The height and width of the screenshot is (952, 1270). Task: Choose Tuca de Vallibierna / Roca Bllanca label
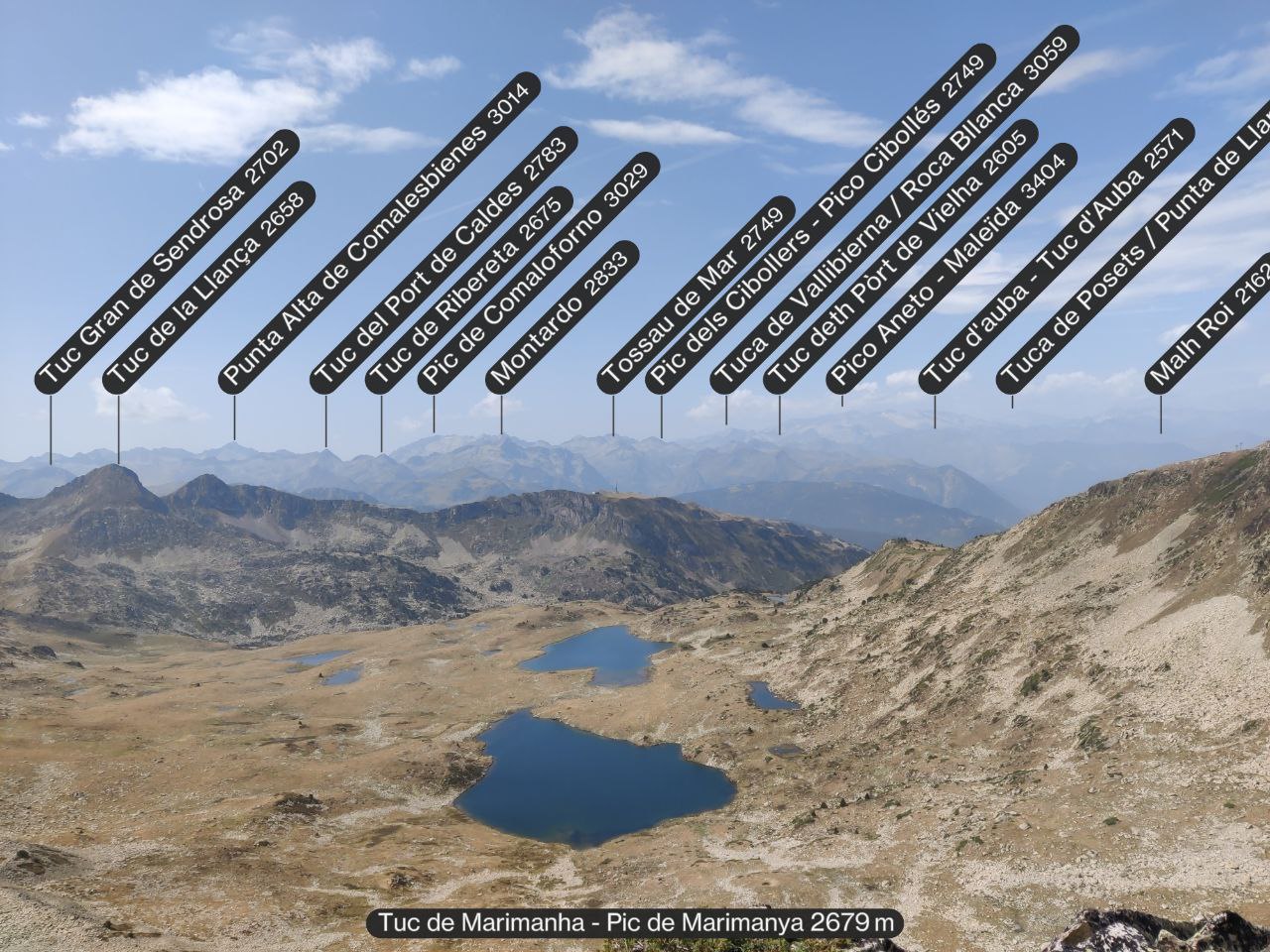click(894, 210)
